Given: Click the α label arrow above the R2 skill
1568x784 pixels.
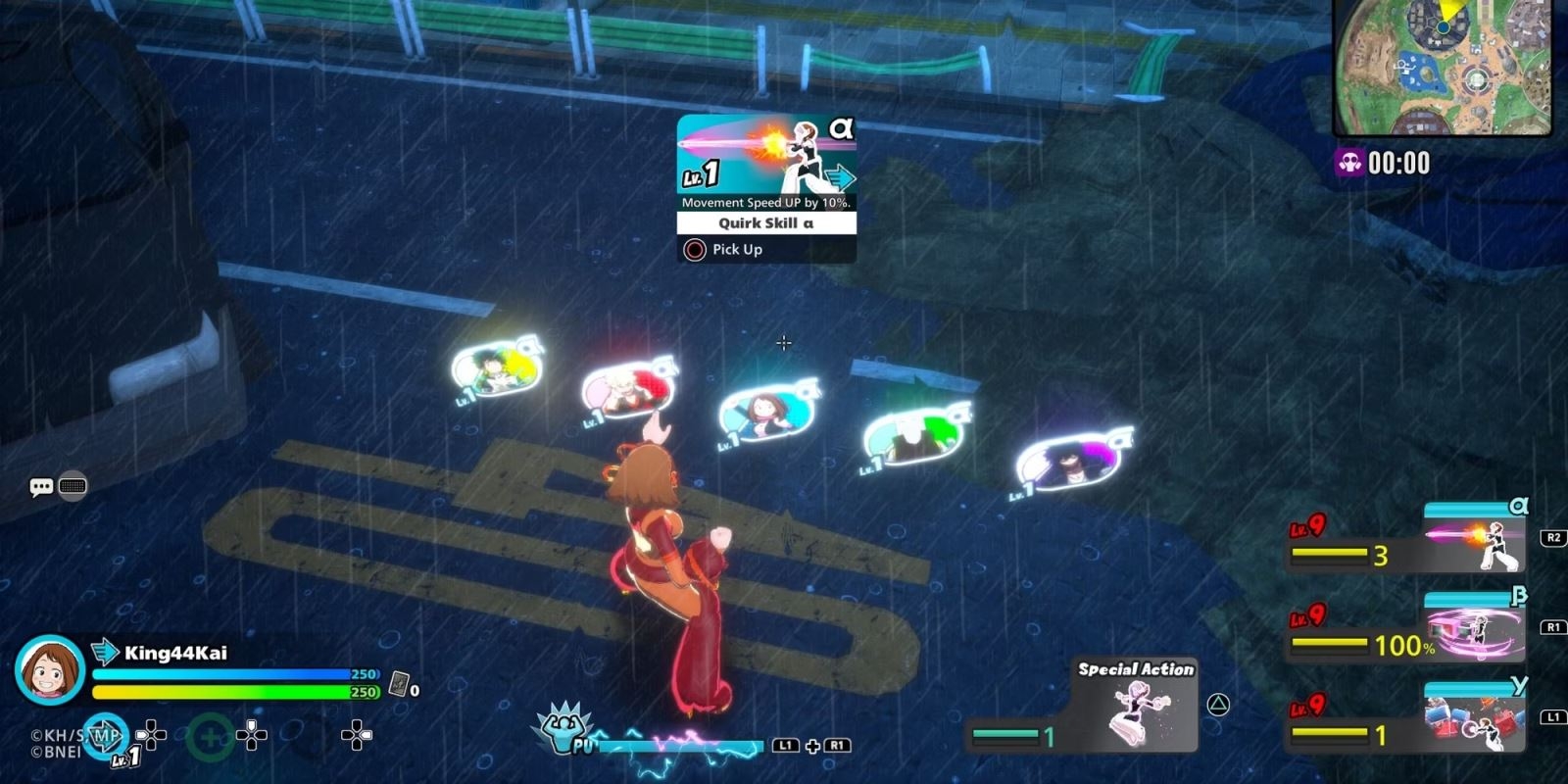Looking at the screenshot, I should click(1518, 508).
